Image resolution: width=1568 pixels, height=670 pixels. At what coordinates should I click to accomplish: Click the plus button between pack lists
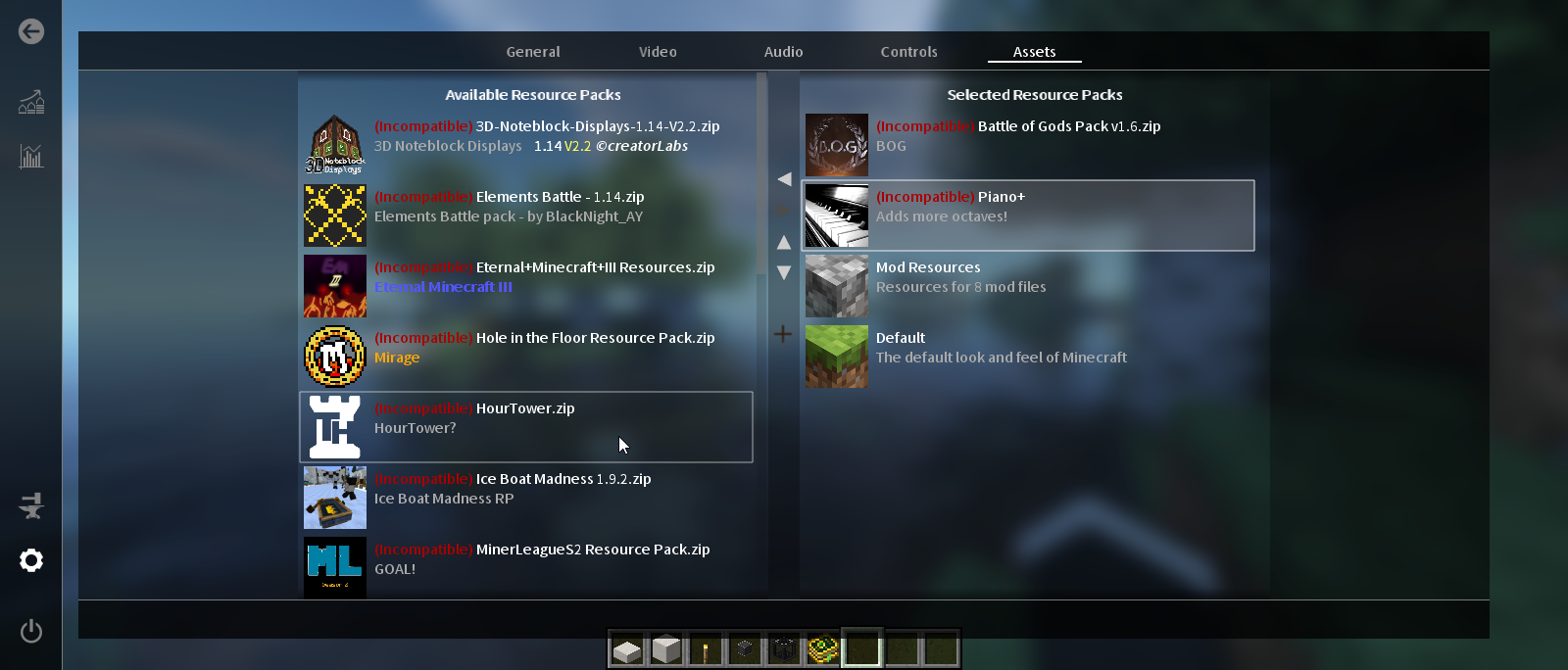click(x=783, y=334)
